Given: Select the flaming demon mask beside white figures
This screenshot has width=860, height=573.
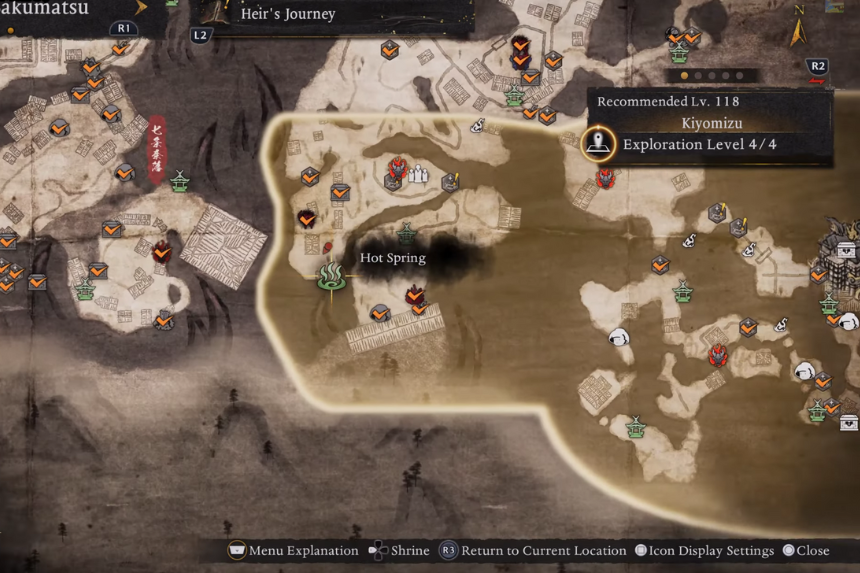Looking at the screenshot, I should 397,169.
